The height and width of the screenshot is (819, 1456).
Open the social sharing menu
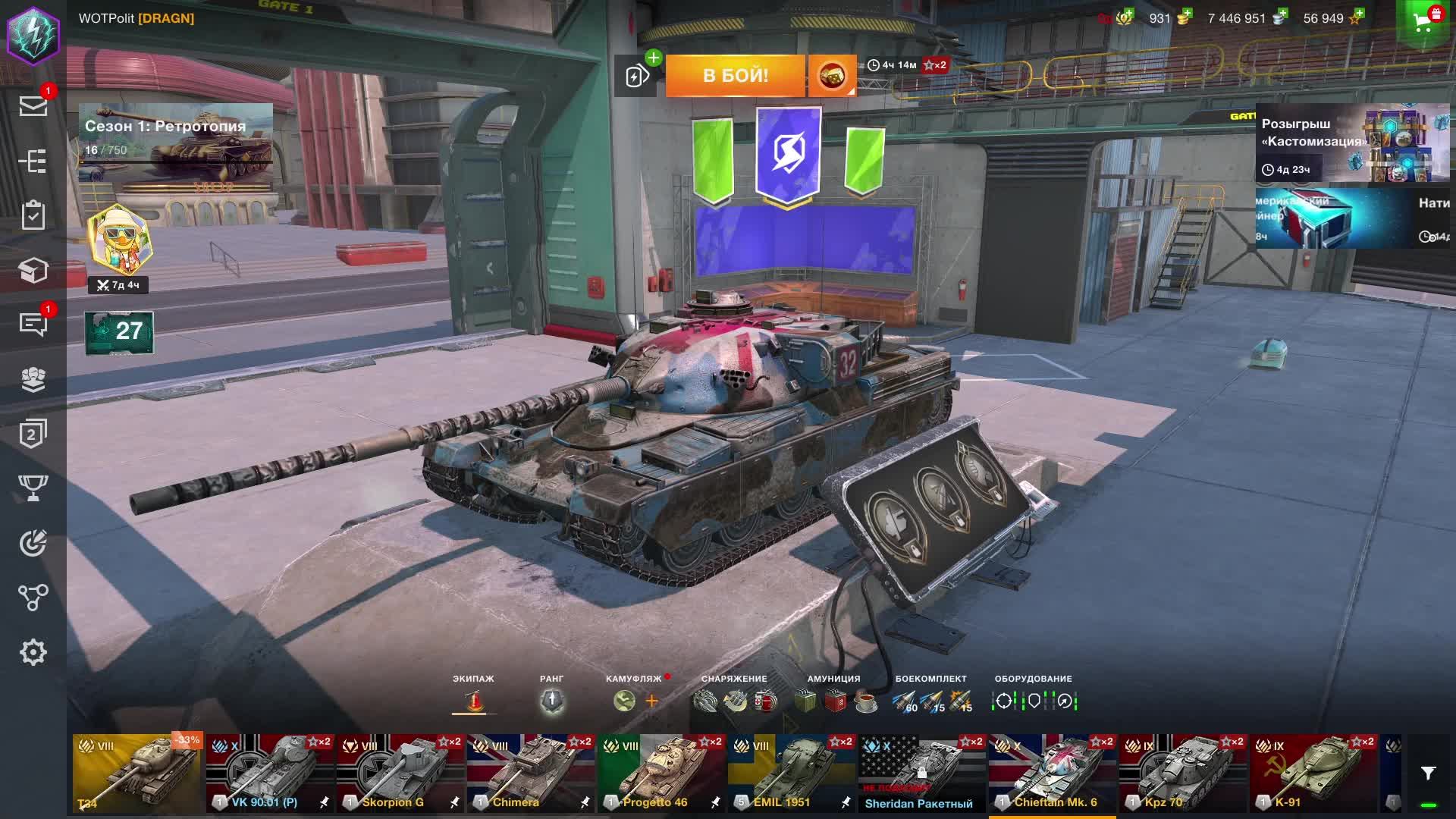tap(33, 595)
